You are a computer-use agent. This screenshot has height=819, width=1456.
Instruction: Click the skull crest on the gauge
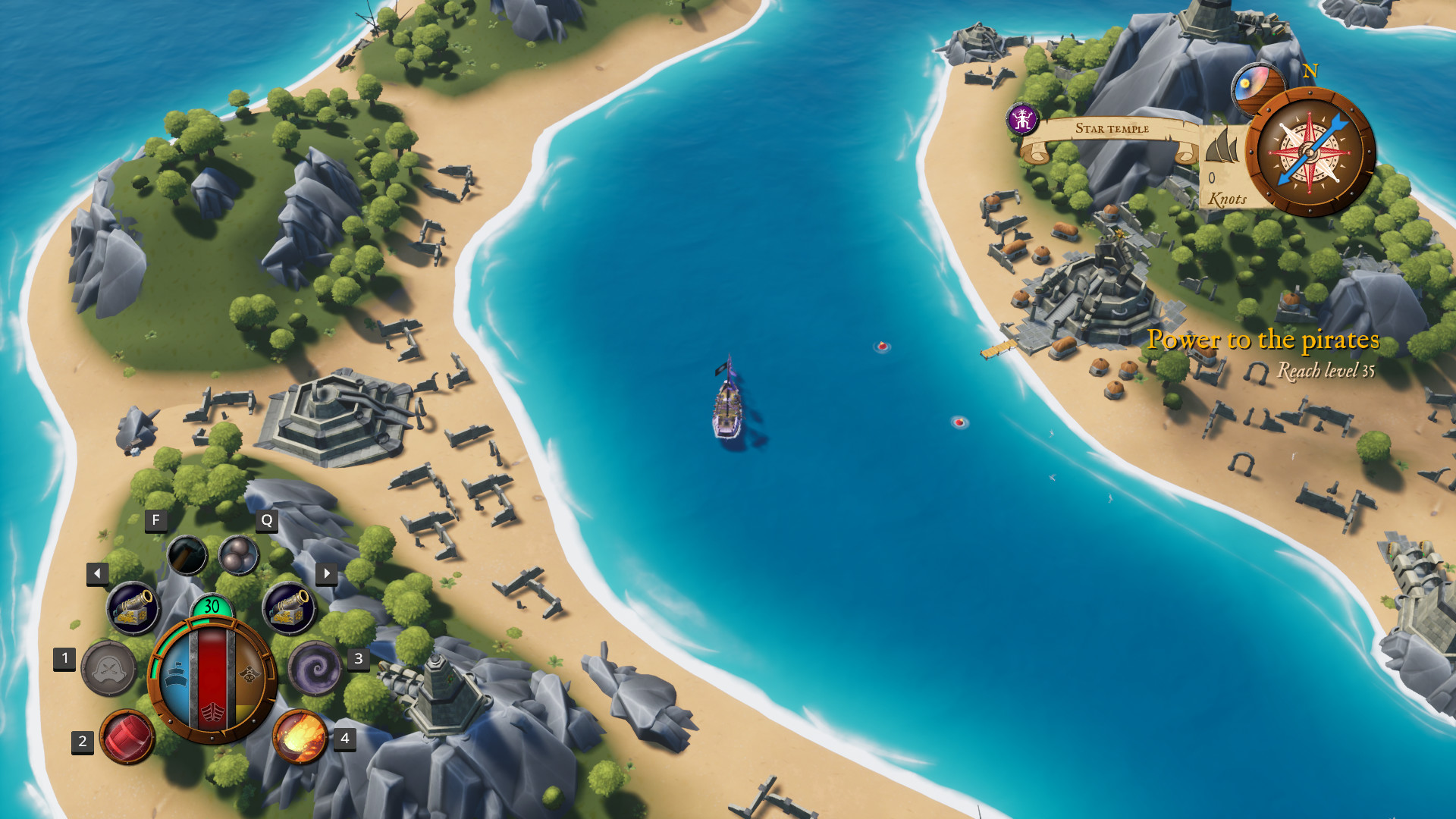tap(250, 673)
